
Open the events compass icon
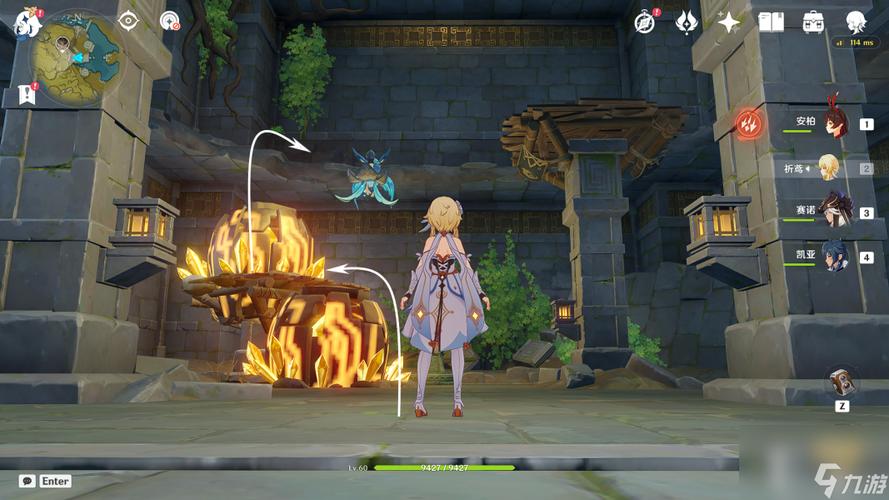pyautogui.click(x=645, y=21)
